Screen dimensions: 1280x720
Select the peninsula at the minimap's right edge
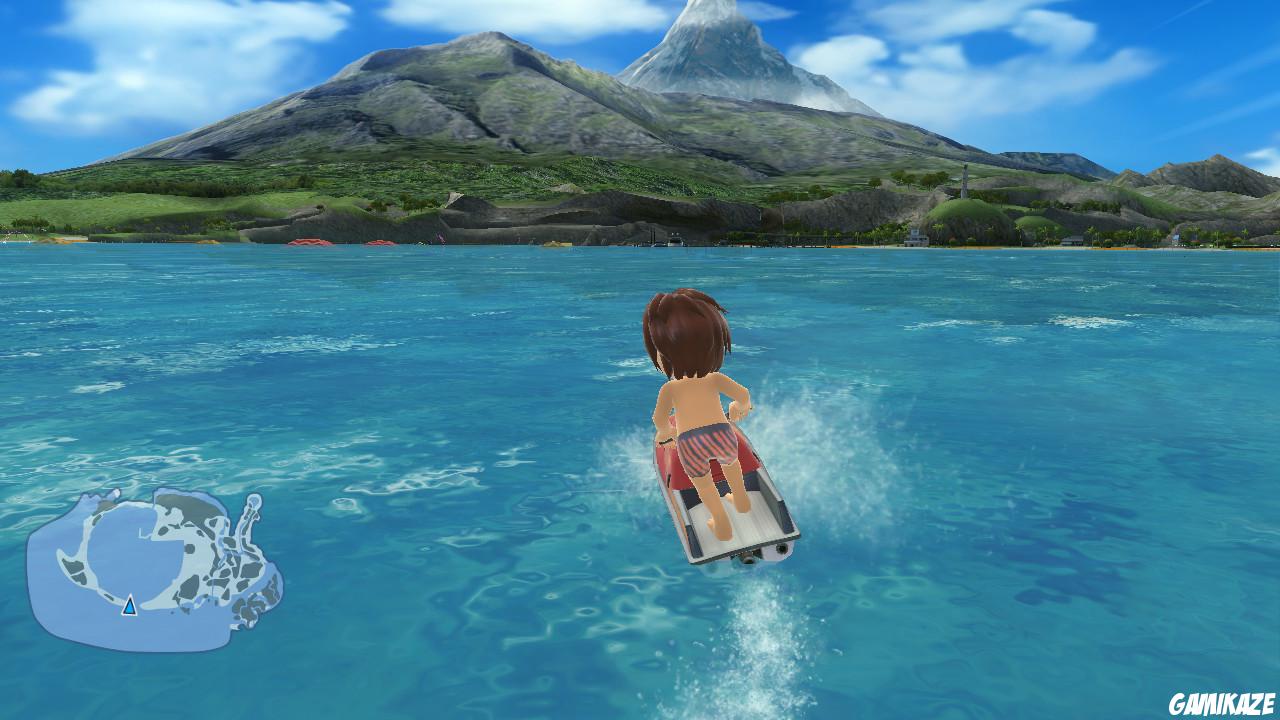pyautogui.click(x=252, y=514)
